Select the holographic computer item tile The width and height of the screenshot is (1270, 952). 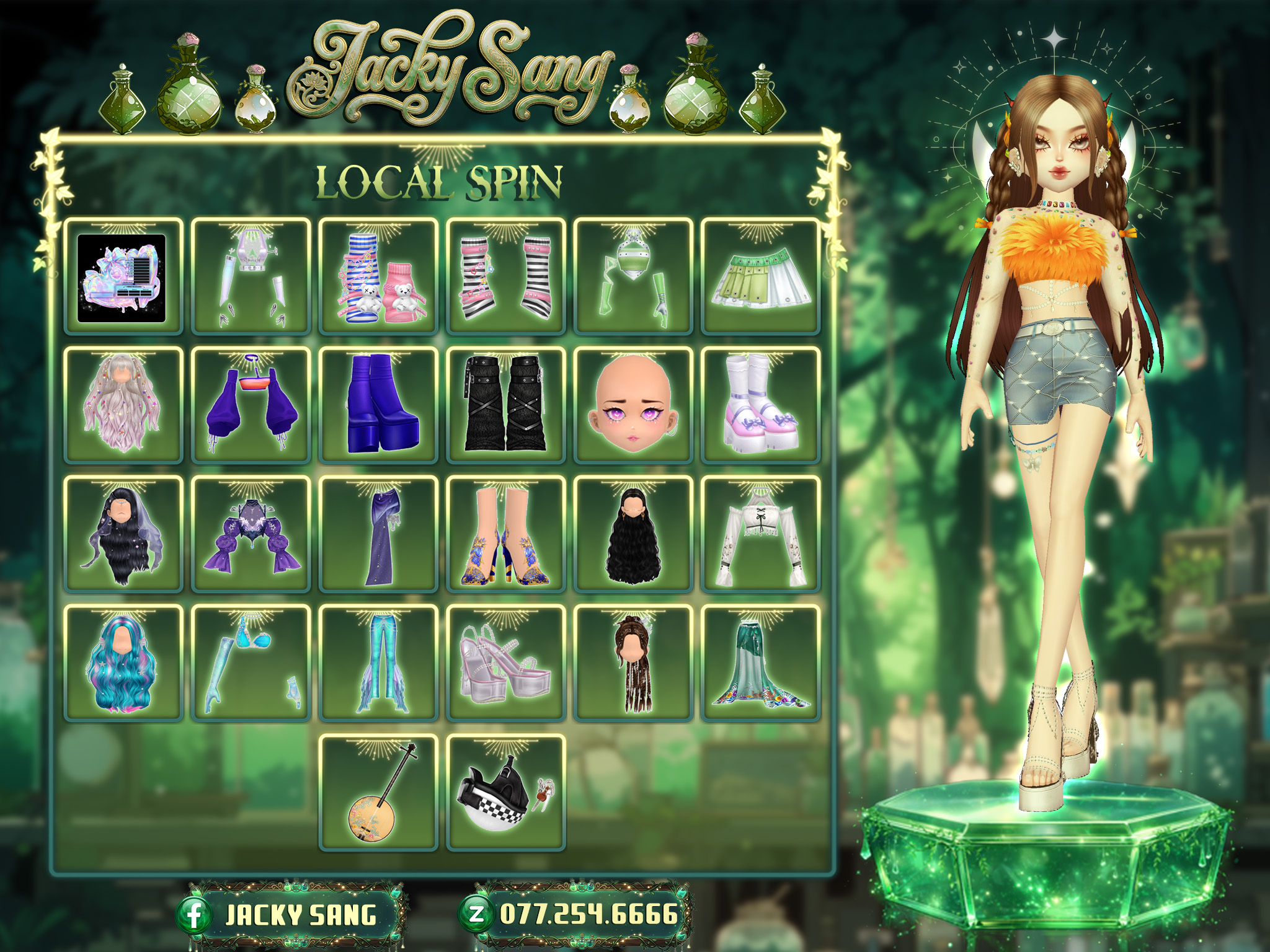pos(123,276)
